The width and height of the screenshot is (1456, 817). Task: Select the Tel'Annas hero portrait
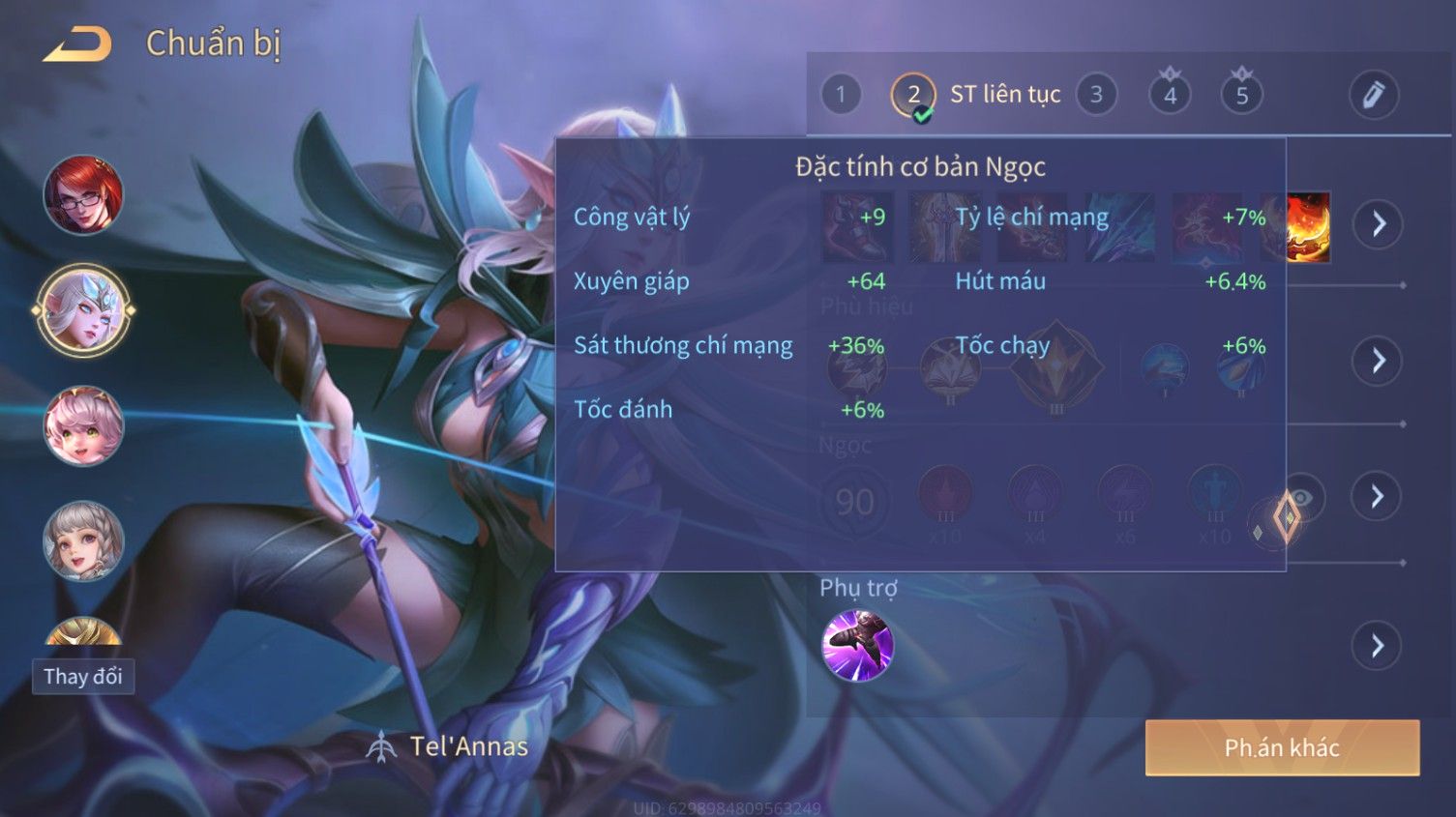point(83,310)
